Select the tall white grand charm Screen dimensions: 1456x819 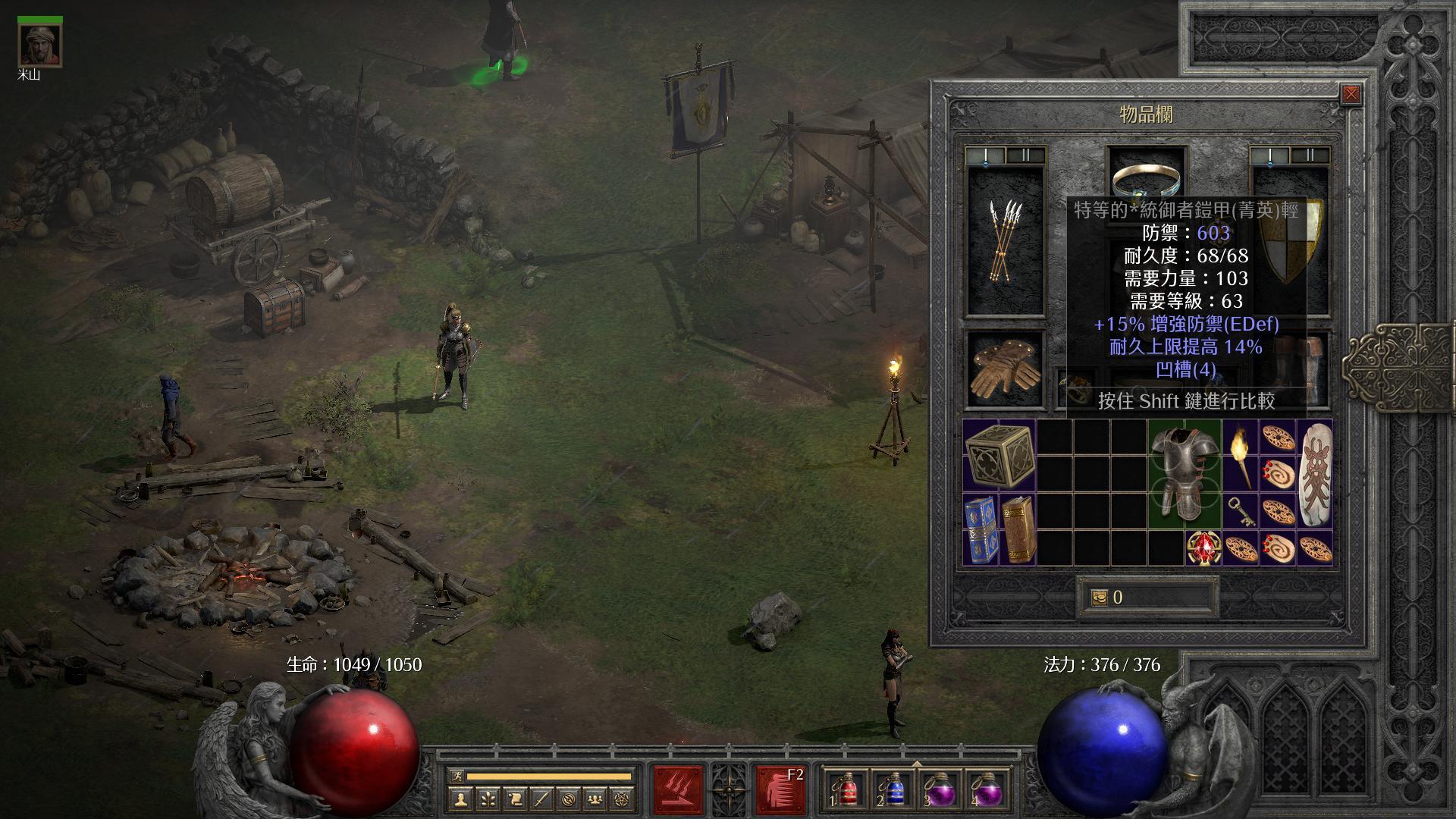point(1314,473)
